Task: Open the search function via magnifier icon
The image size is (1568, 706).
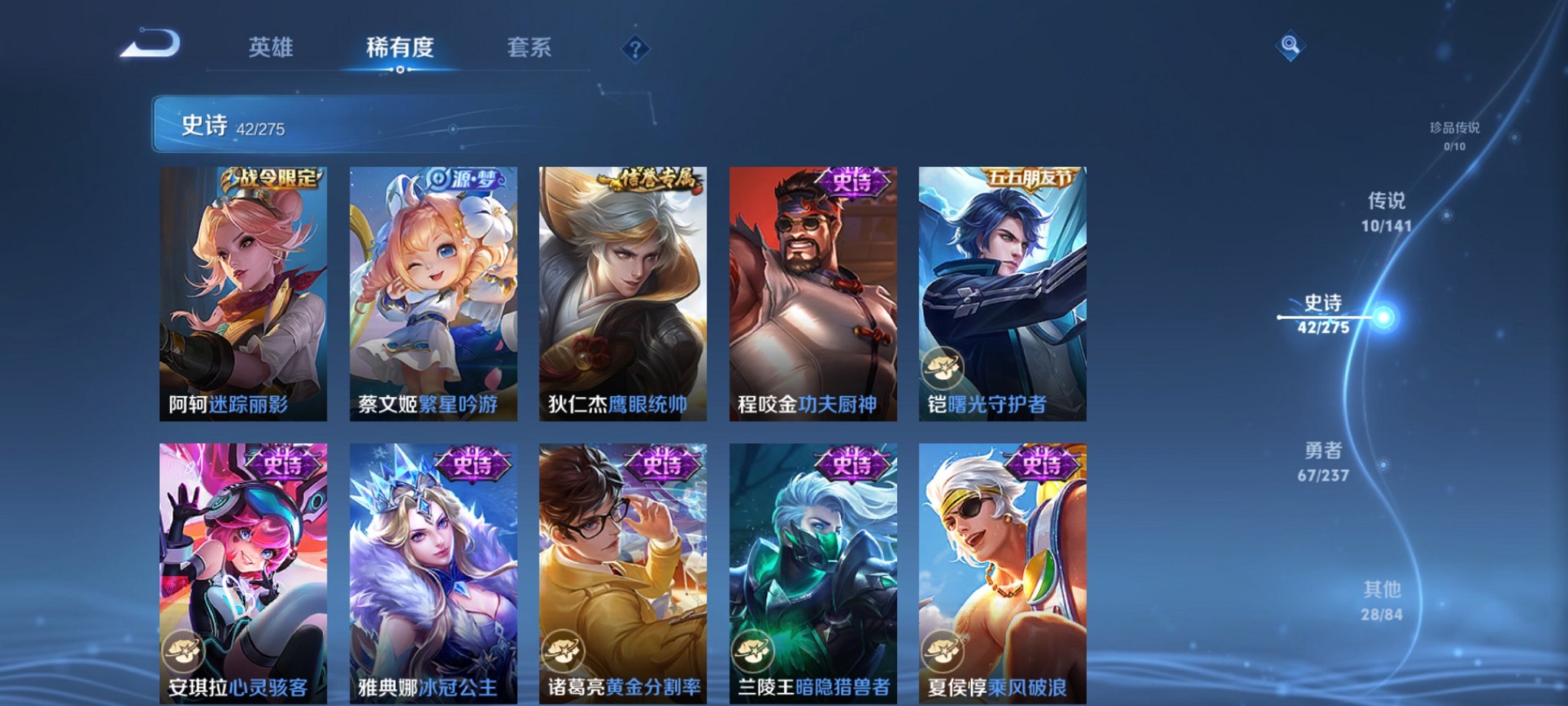Action: 1291,46
